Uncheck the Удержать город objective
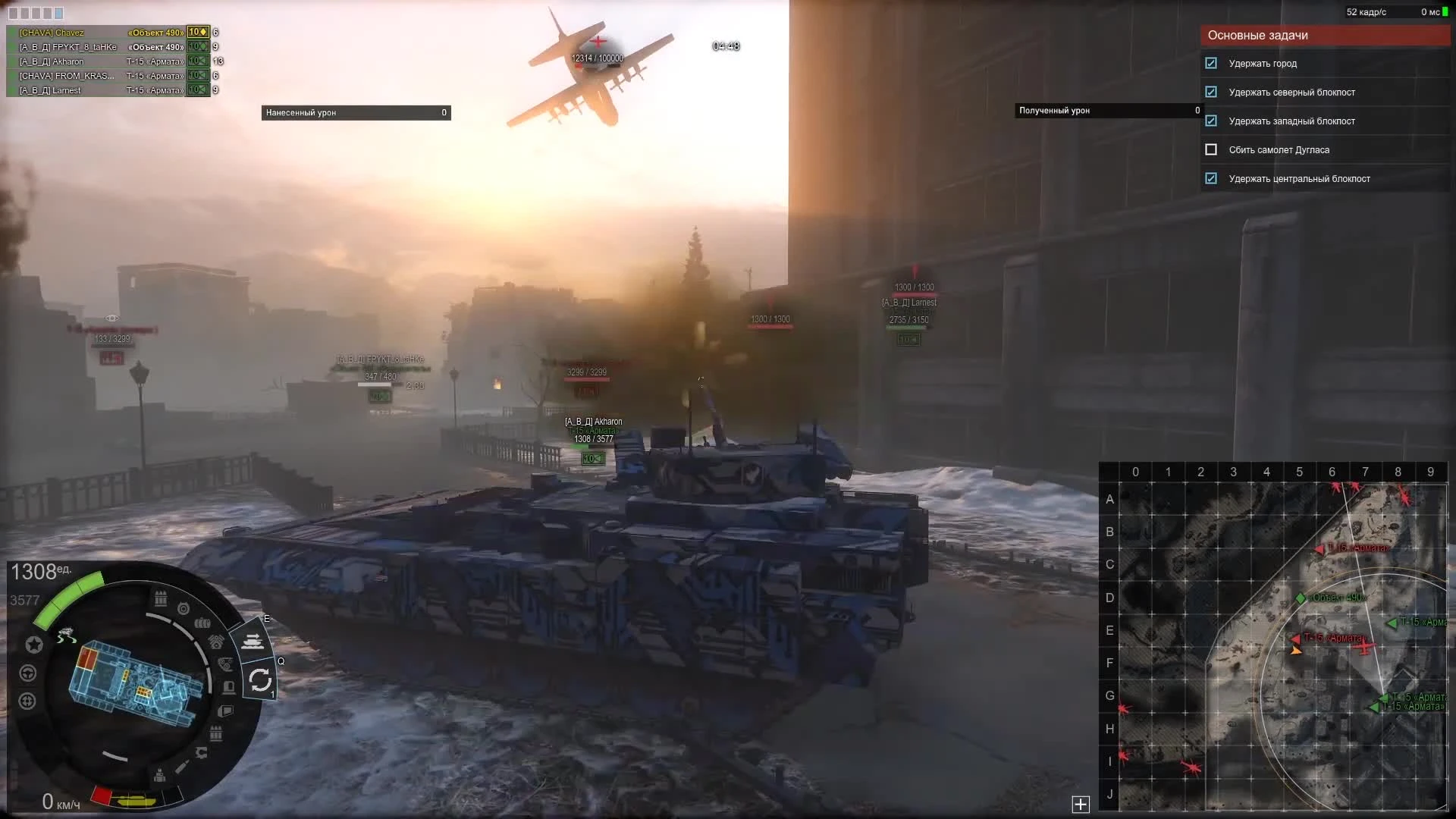This screenshot has height=819, width=1456. (1211, 64)
